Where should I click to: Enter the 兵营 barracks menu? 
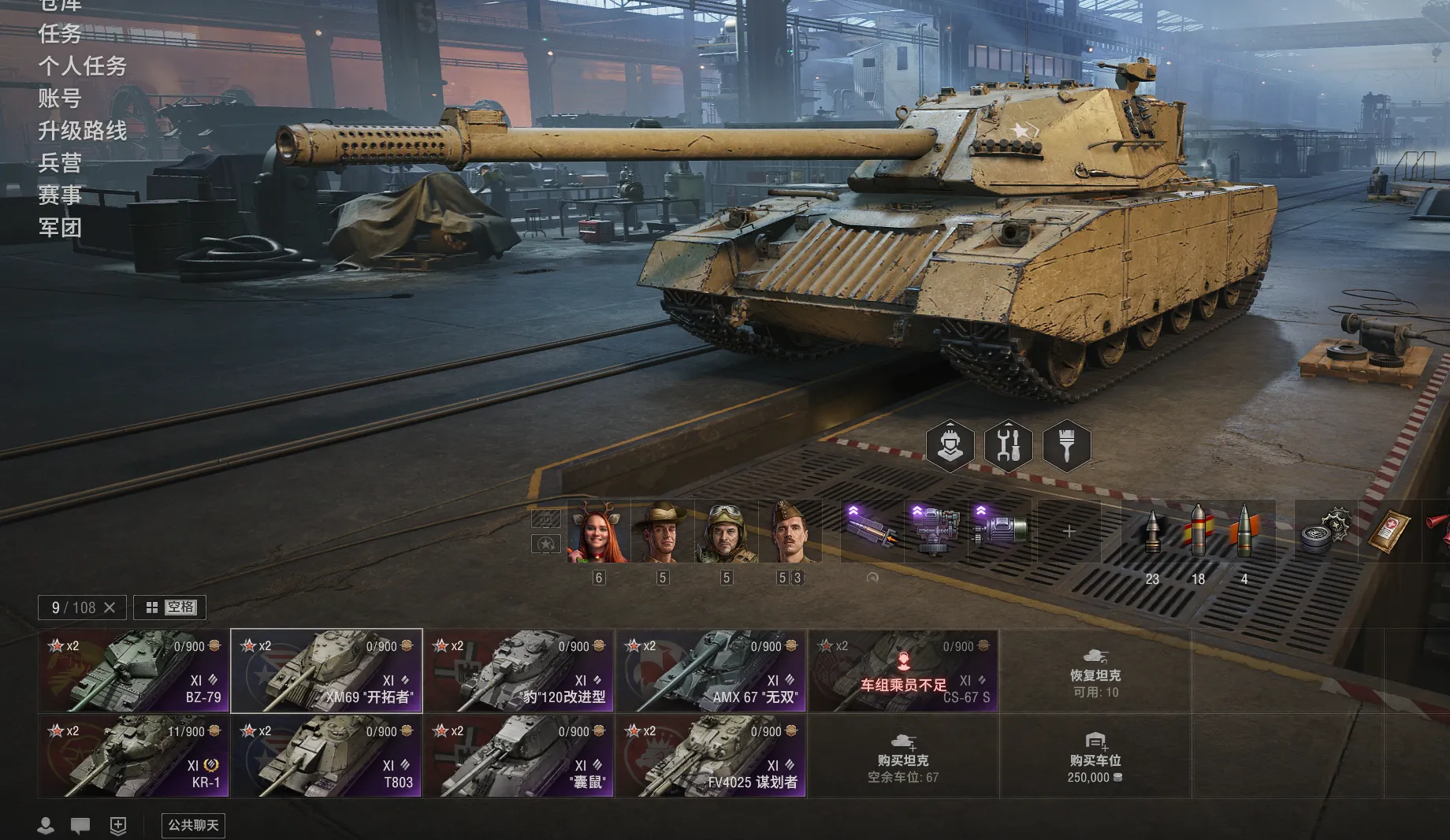[60, 163]
